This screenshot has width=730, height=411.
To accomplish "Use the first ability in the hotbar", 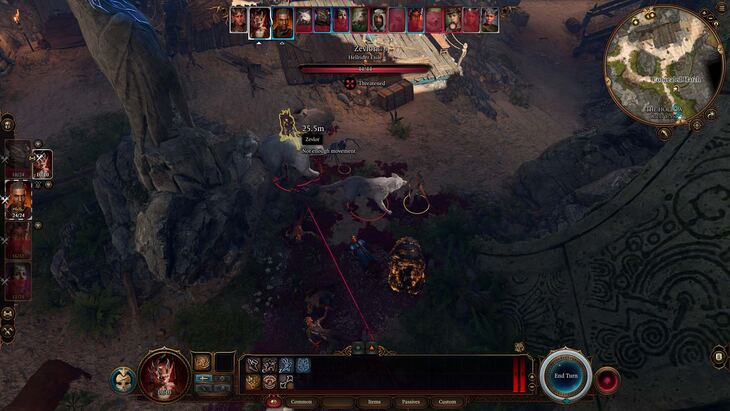I will pos(253,365).
